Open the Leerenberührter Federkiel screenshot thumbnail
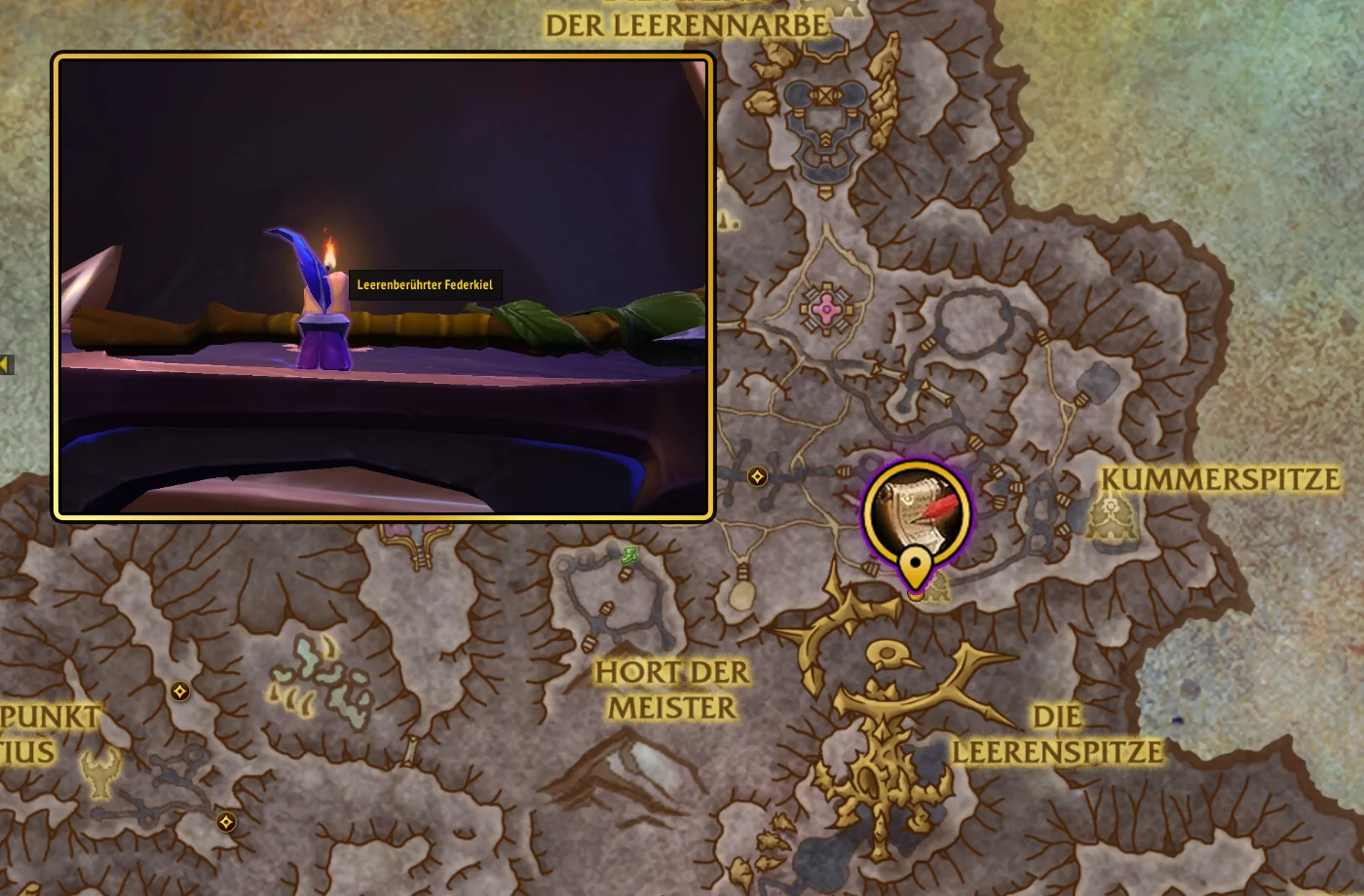The height and width of the screenshot is (896, 1364). (383, 286)
